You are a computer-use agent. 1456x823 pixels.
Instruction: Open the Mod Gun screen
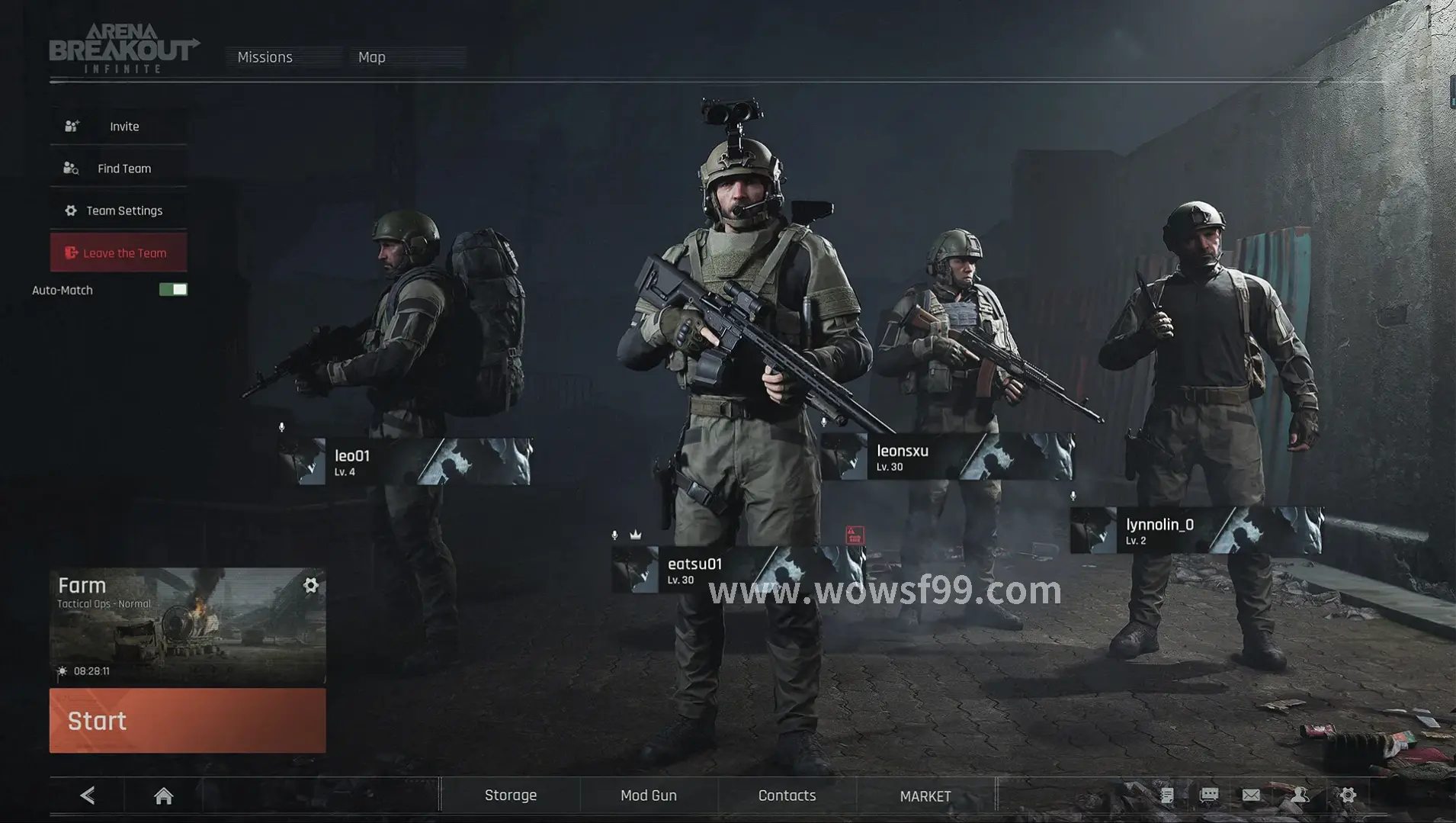[x=649, y=796]
